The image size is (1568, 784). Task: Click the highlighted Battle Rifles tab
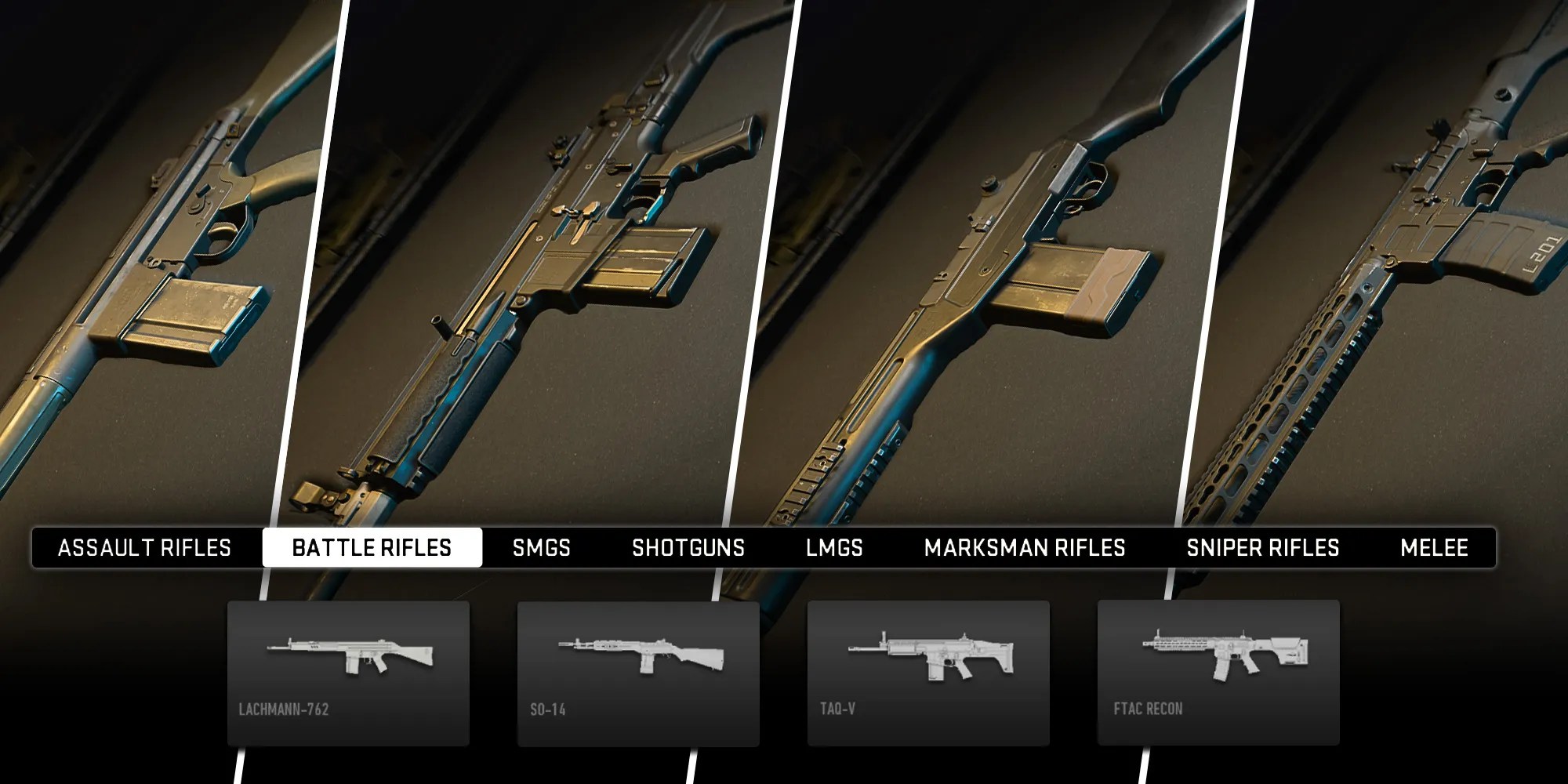373,548
